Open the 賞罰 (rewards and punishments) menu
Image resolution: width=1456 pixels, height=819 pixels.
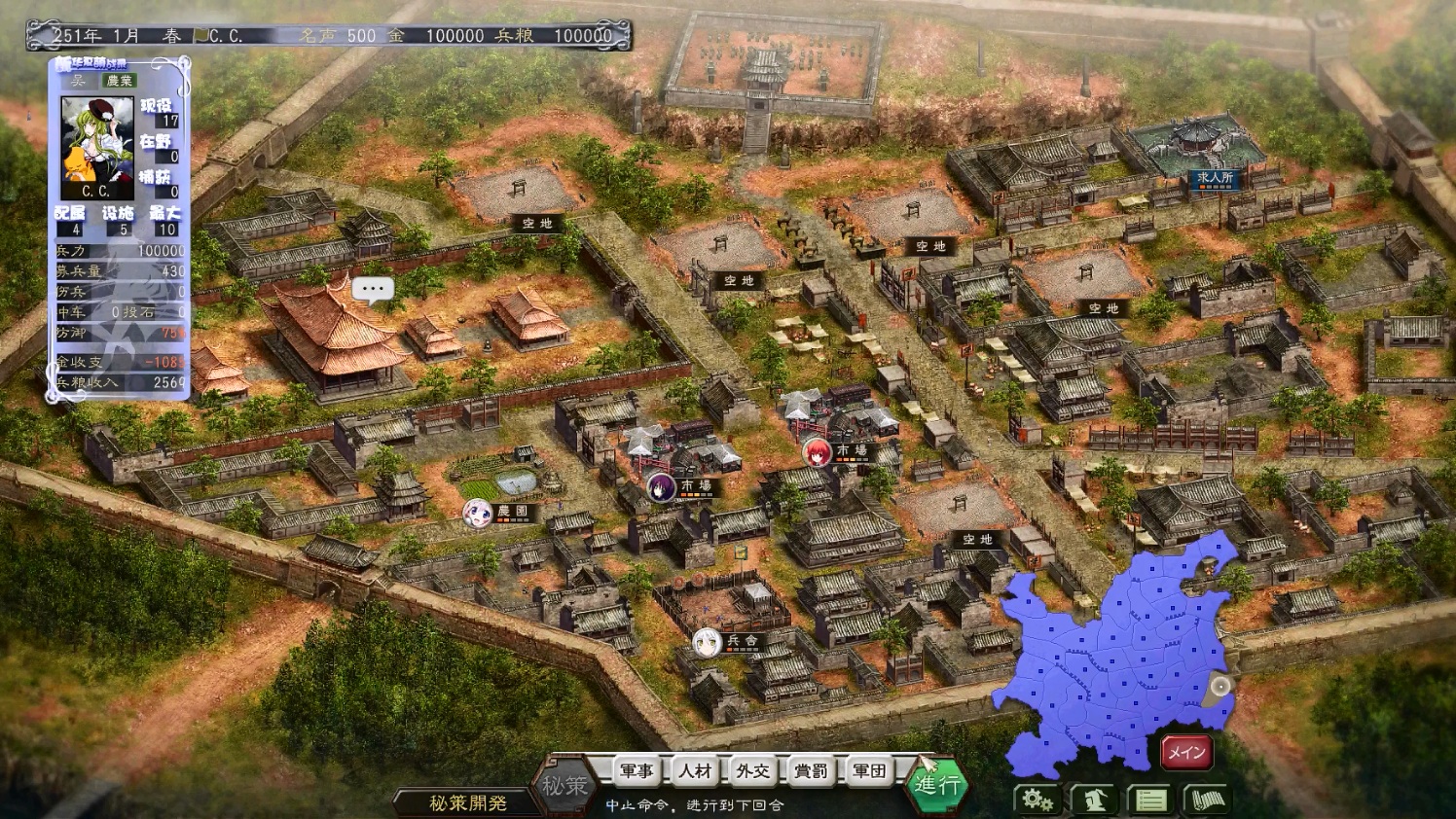(x=811, y=771)
